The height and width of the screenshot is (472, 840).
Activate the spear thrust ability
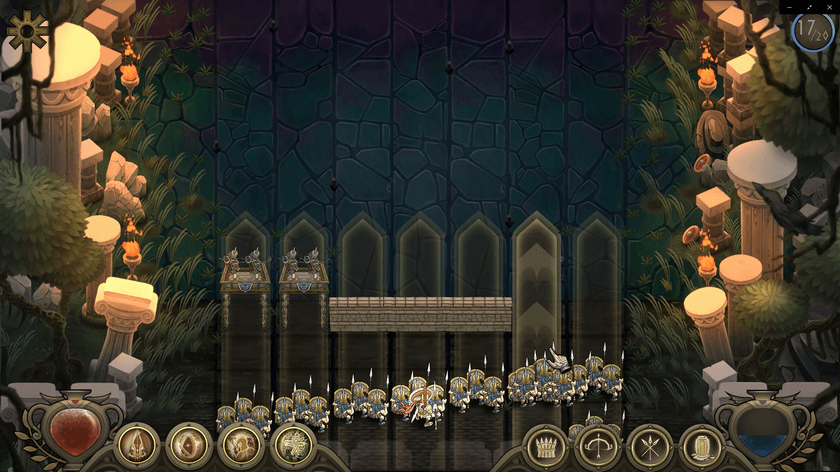[x=137, y=445]
